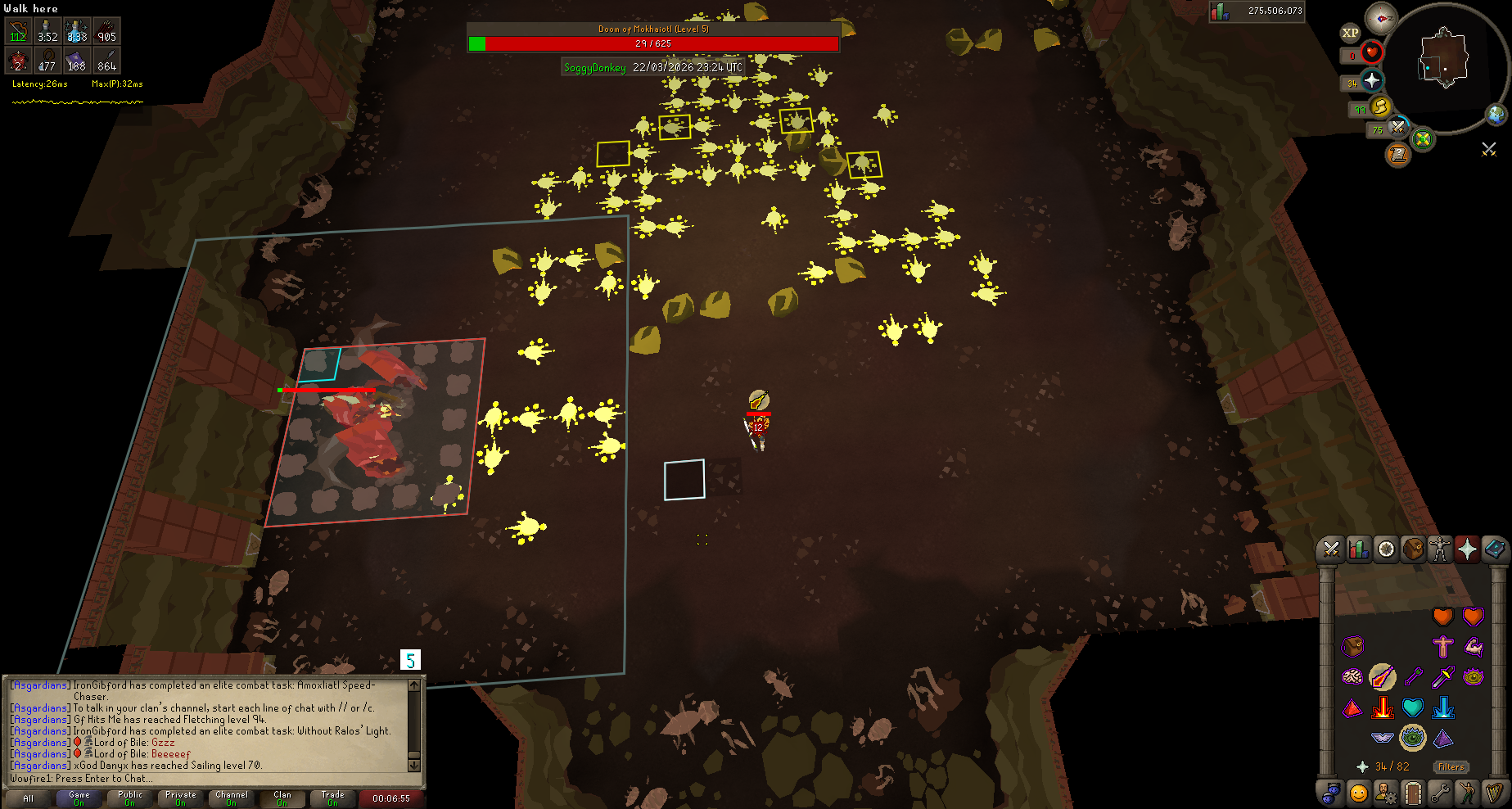1512x809 pixels.
Task: Activate the brain icon prayer
Action: pos(1352,677)
